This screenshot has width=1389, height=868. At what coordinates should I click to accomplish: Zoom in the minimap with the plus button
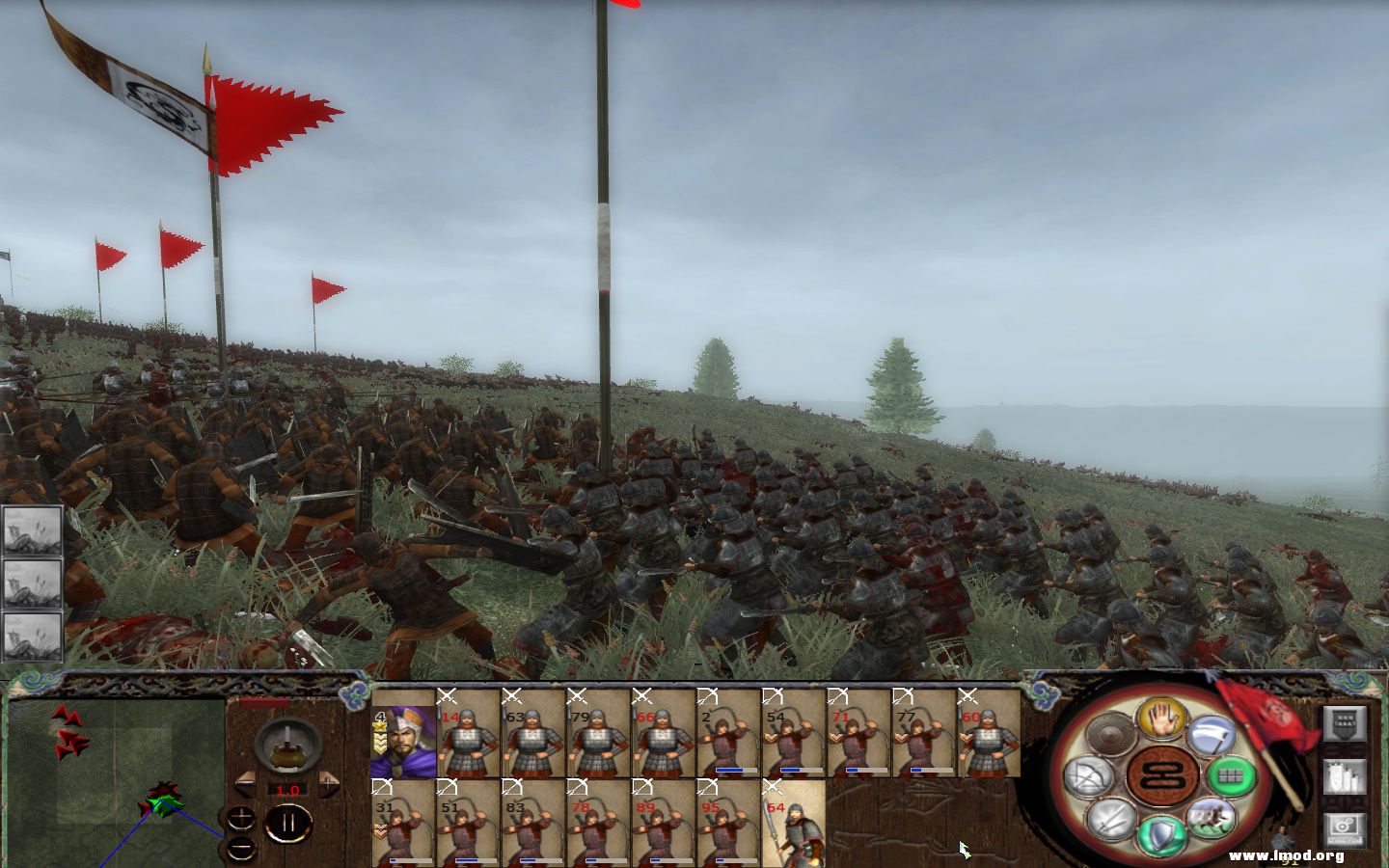coord(241,819)
